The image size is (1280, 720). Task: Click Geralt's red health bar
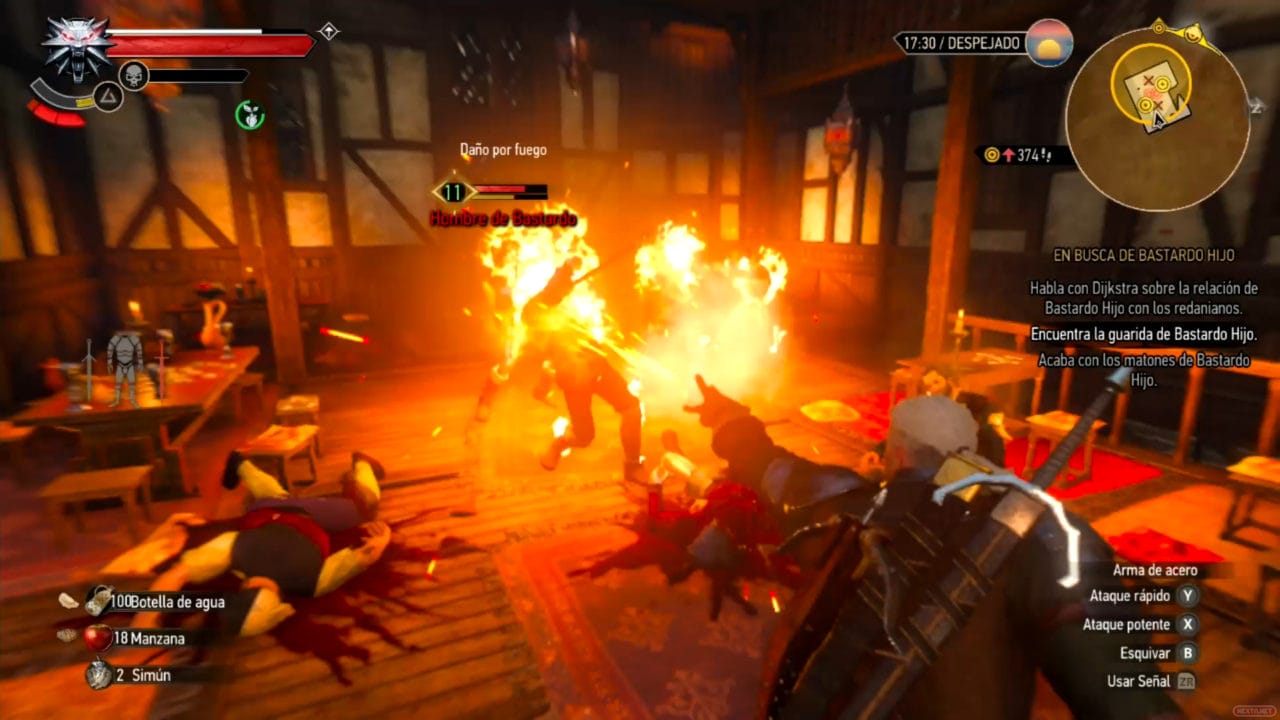pyautogui.click(x=210, y=45)
